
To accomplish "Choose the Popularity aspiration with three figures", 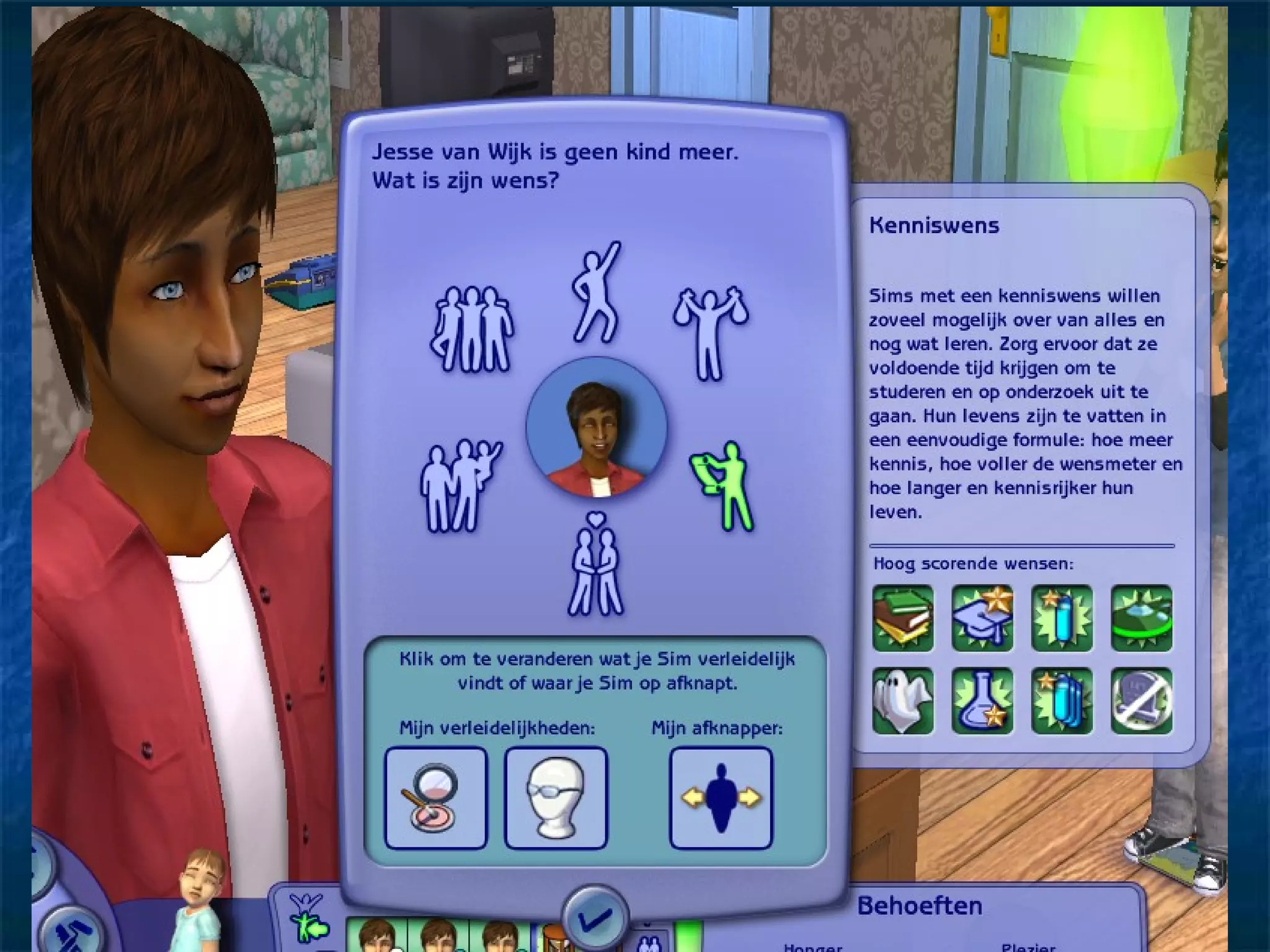I will point(473,329).
